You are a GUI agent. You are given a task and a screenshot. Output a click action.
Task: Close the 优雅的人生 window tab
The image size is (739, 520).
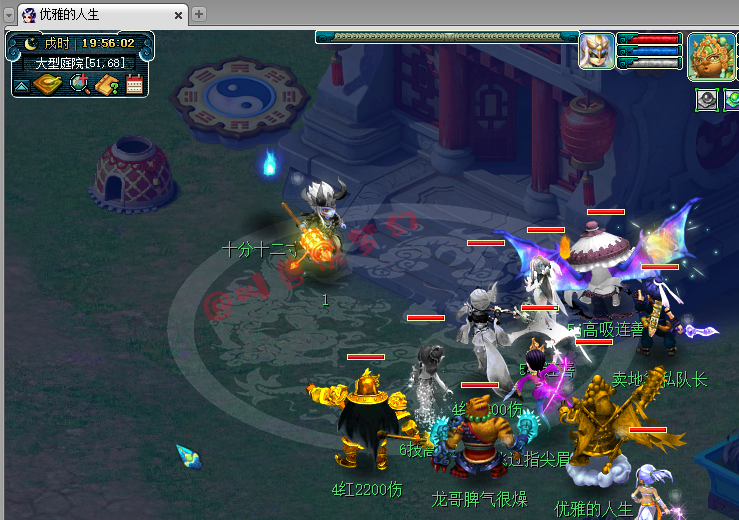(x=179, y=15)
